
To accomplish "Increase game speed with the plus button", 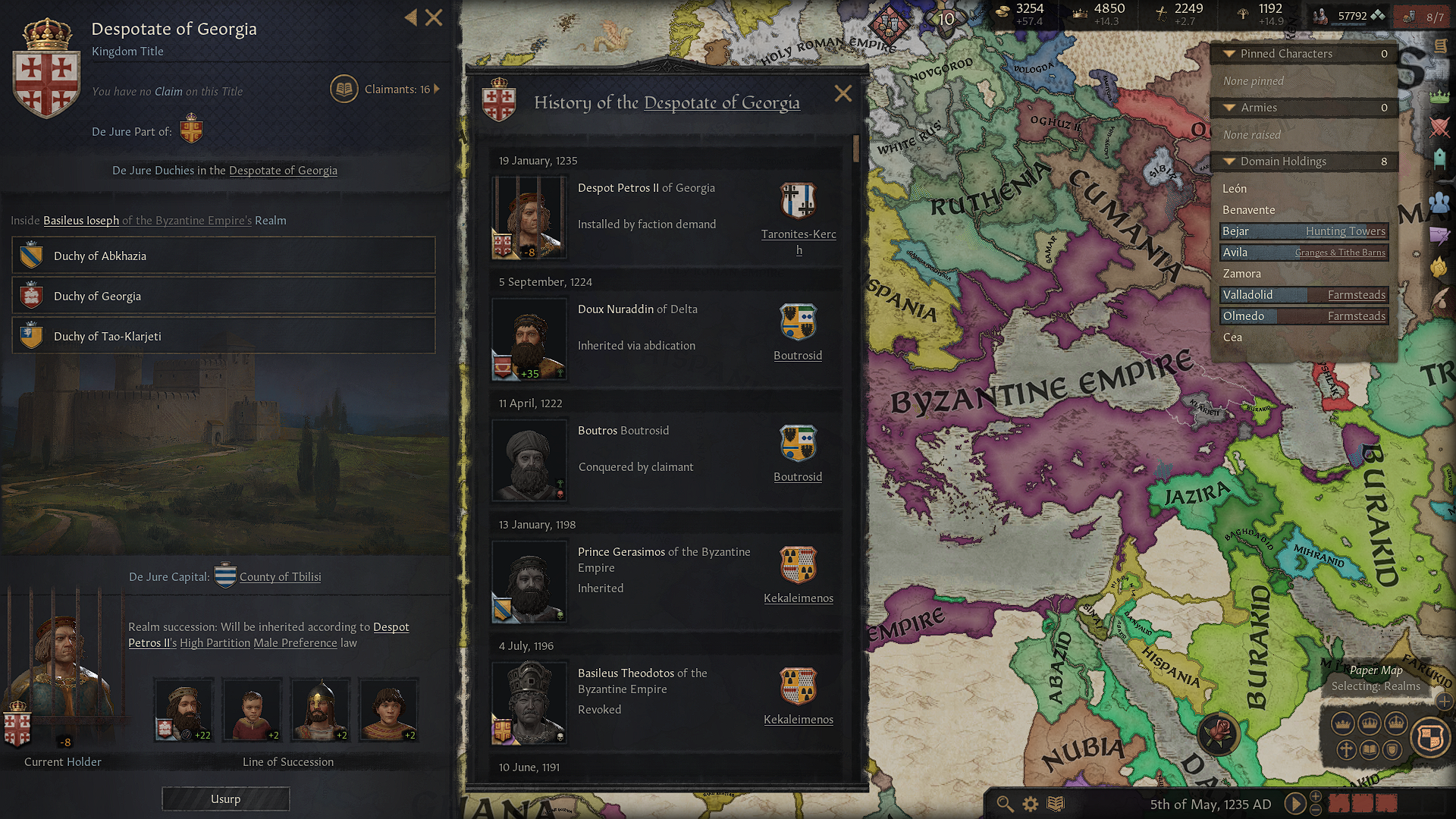I will point(1315,797).
